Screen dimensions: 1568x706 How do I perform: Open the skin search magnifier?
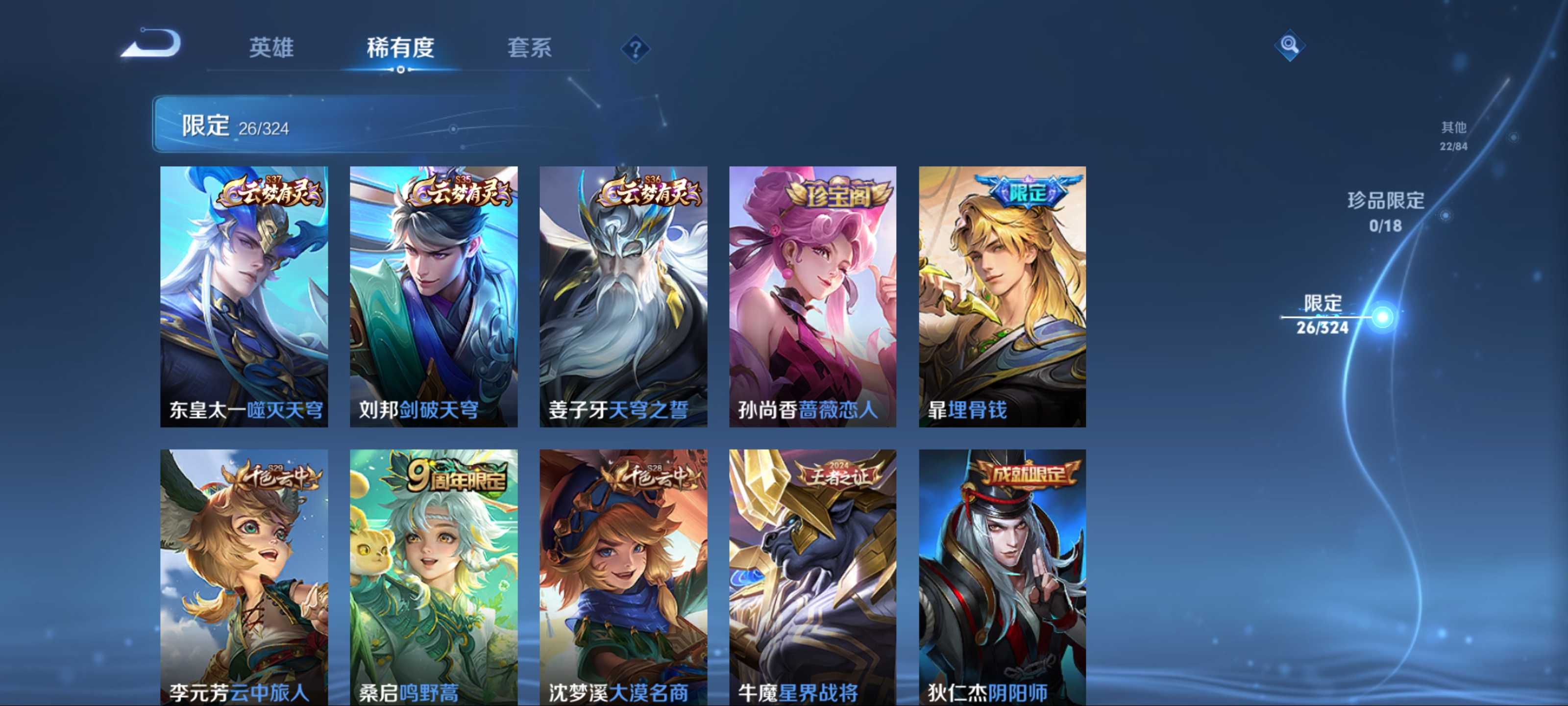coord(1289,45)
